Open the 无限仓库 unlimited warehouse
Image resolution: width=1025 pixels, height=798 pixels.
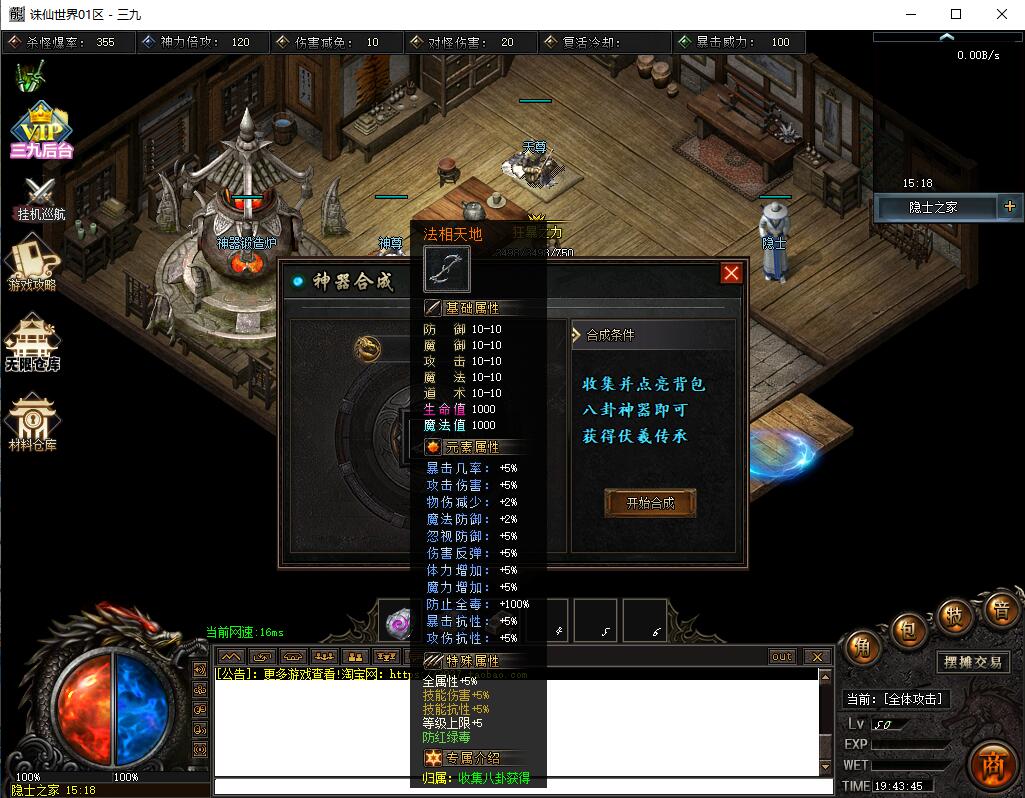(33, 343)
